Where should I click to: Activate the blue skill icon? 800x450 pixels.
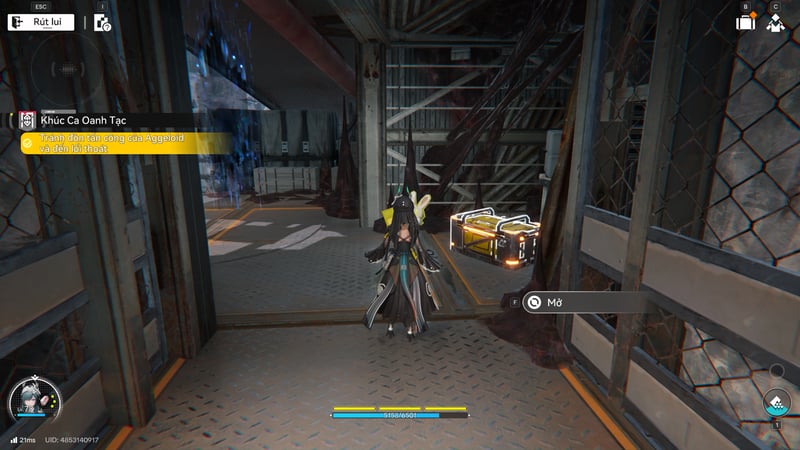(x=776, y=403)
